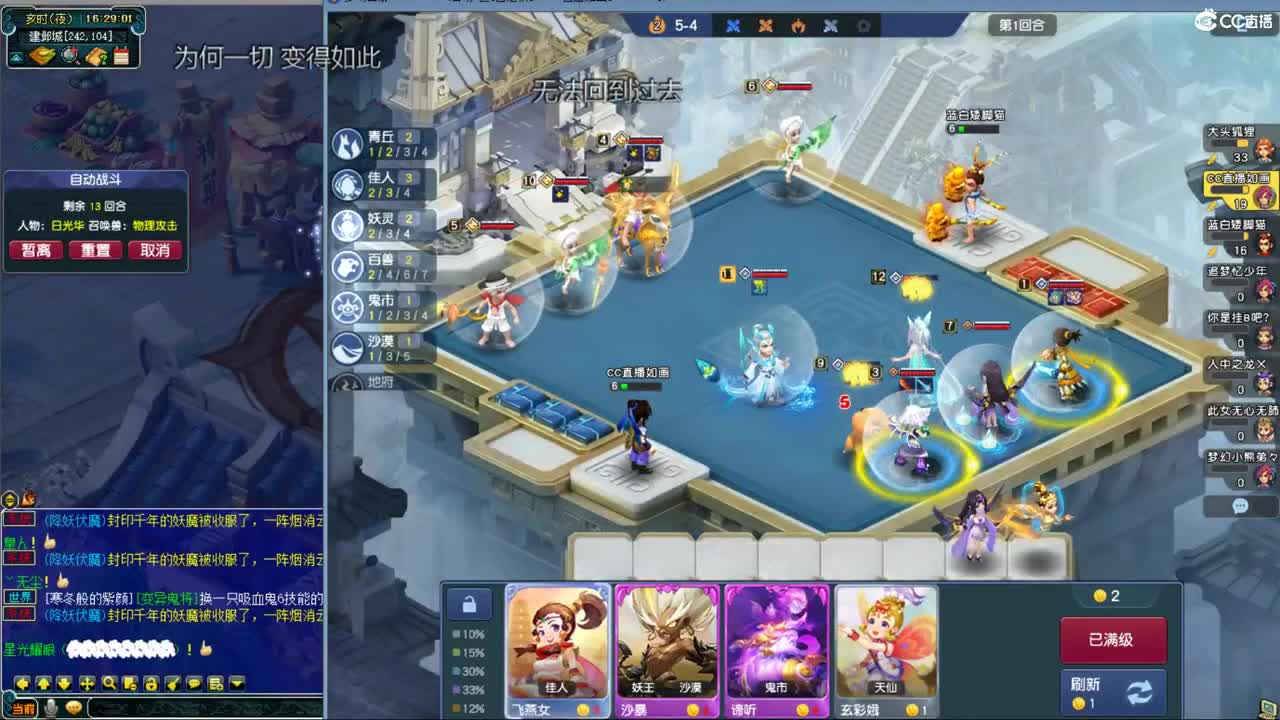Open the emoji bubble icon in chat toolbar
The width and height of the screenshot is (1280, 720).
point(193,683)
